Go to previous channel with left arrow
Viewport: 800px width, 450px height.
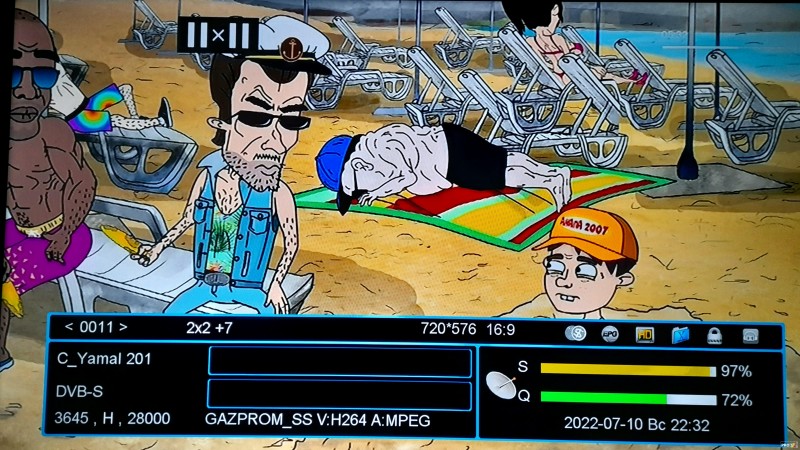point(69,327)
